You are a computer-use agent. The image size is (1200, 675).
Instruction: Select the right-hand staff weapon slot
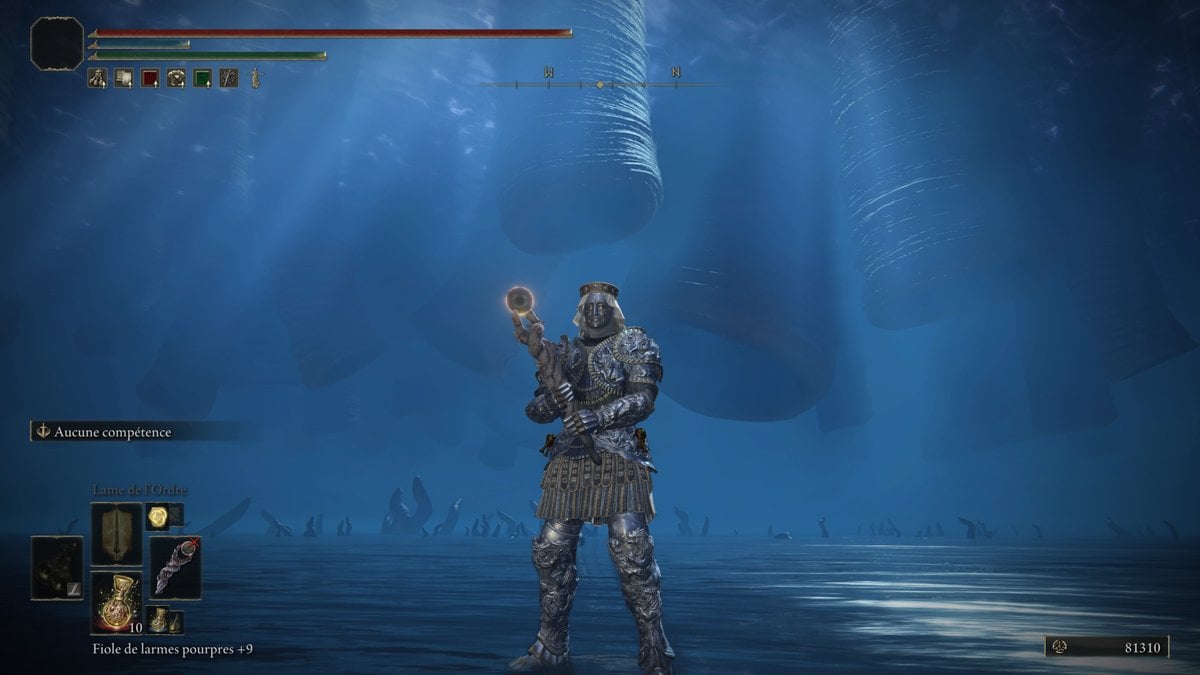coord(175,568)
